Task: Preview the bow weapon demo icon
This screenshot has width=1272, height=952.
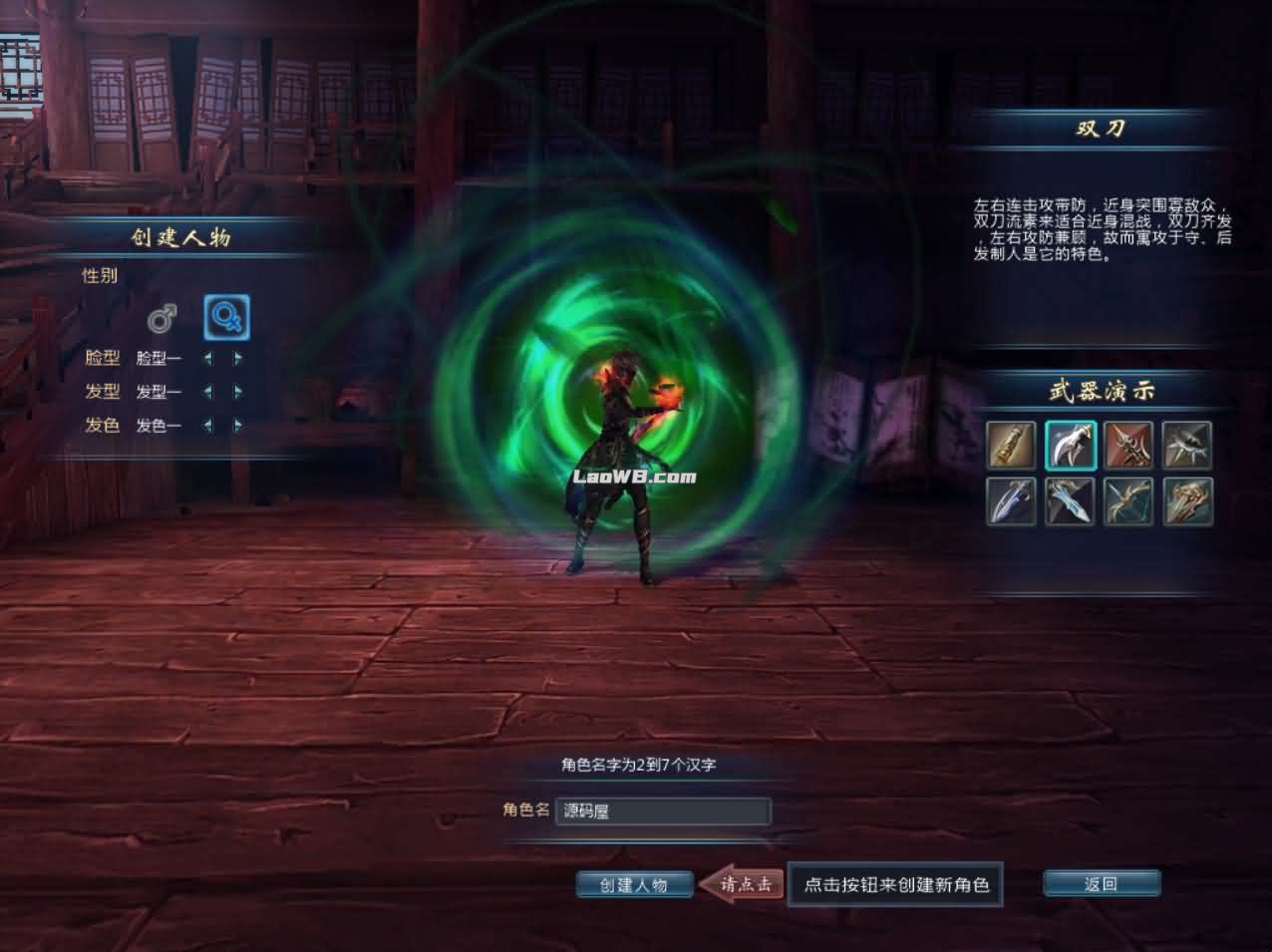Action: tap(1128, 500)
